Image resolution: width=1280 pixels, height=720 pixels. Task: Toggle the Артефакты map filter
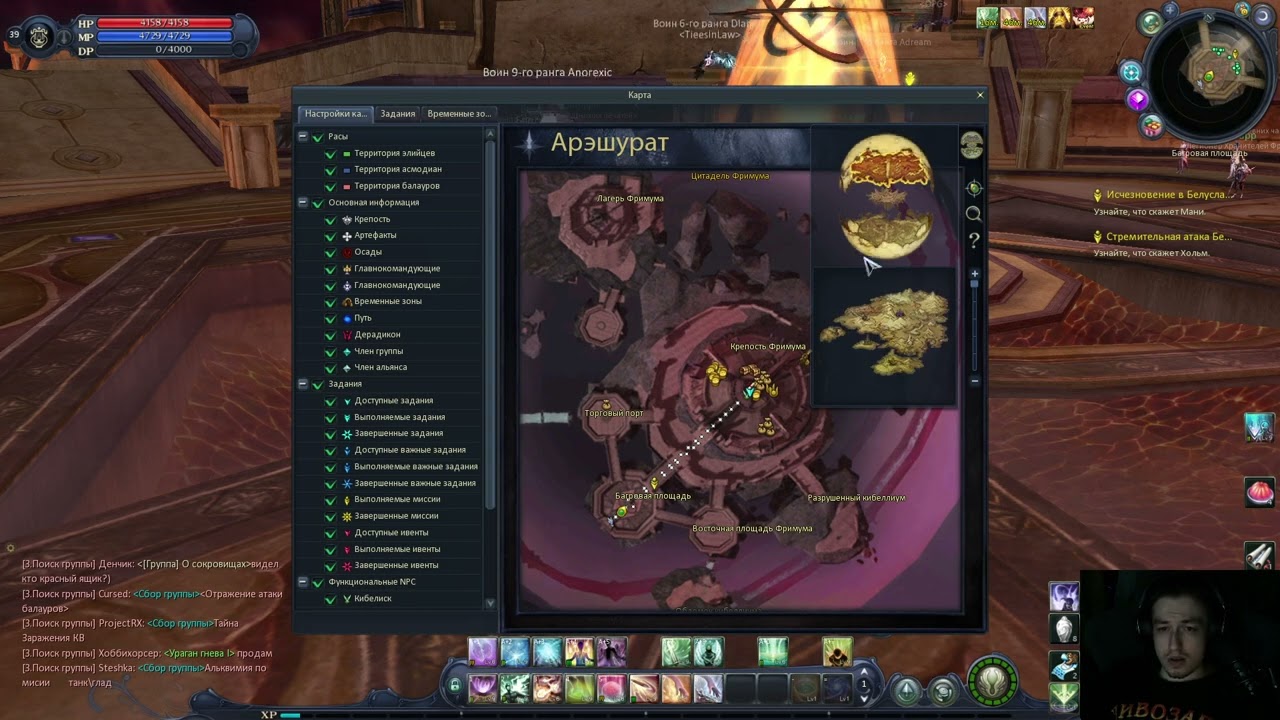point(330,236)
